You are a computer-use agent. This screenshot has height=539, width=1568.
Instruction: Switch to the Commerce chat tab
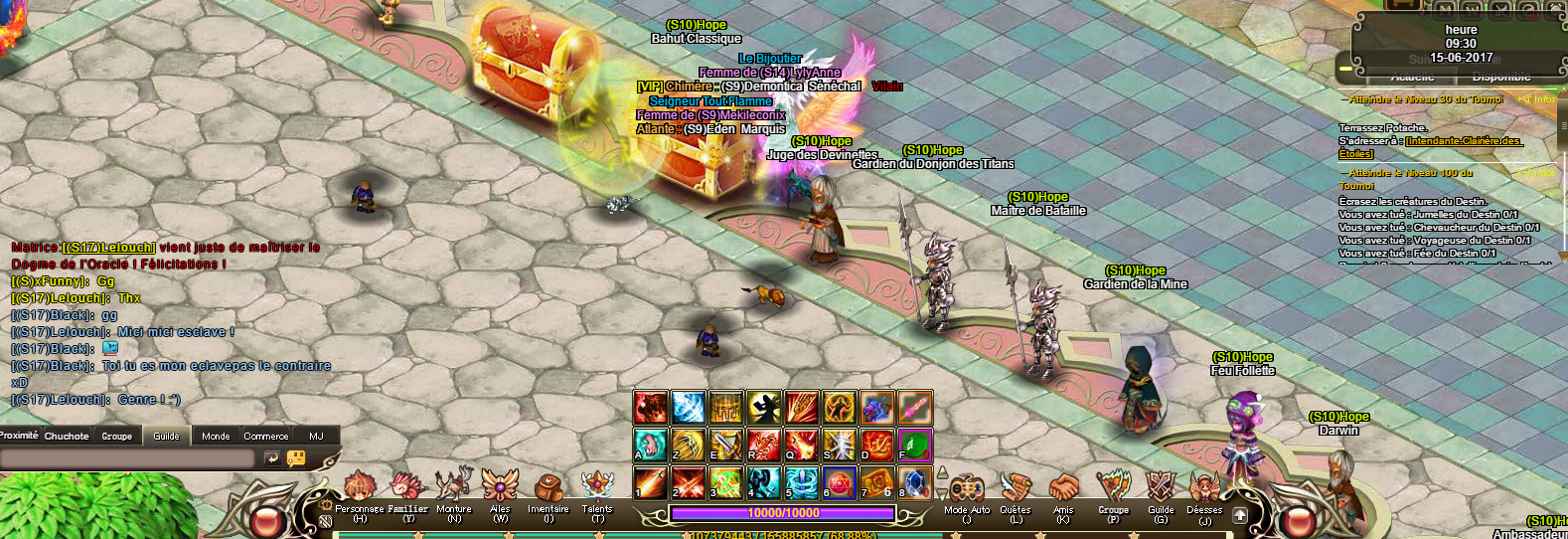tap(266, 436)
